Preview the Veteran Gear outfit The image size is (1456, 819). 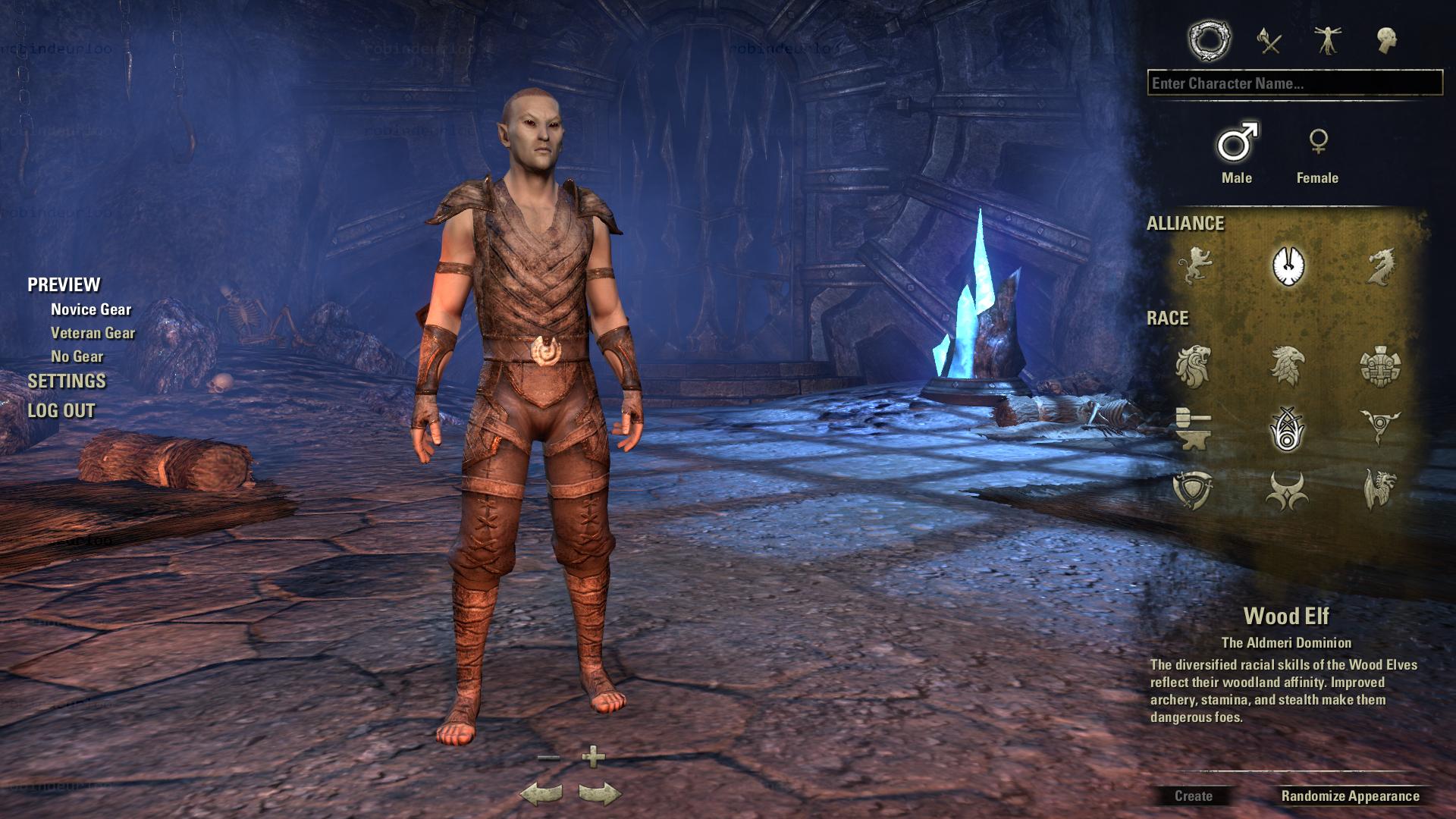93,333
